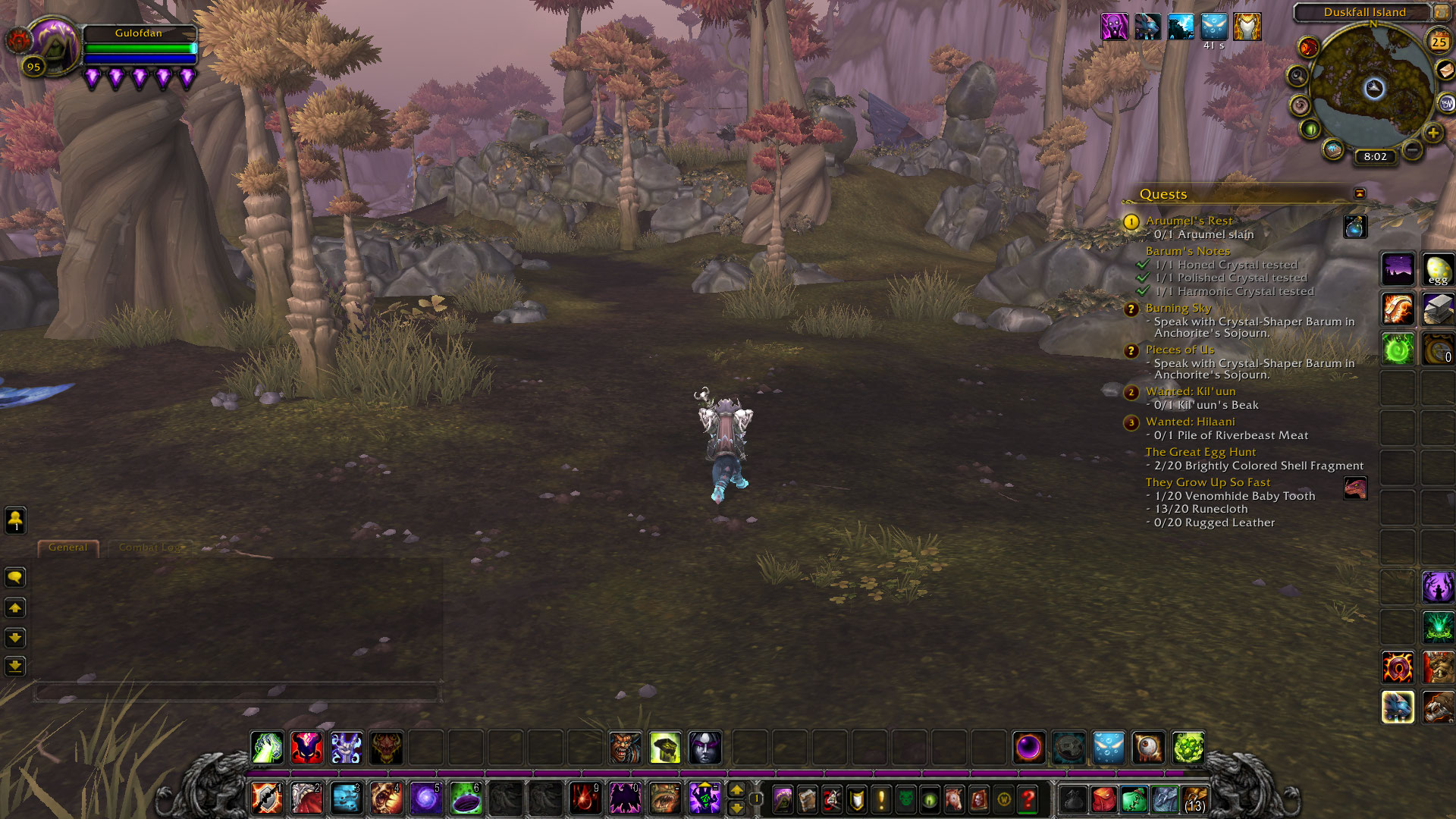Screen dimensions: 1456x819
Task: Open the magnifying glass tracking button
Action: (x=1298, y=76)
